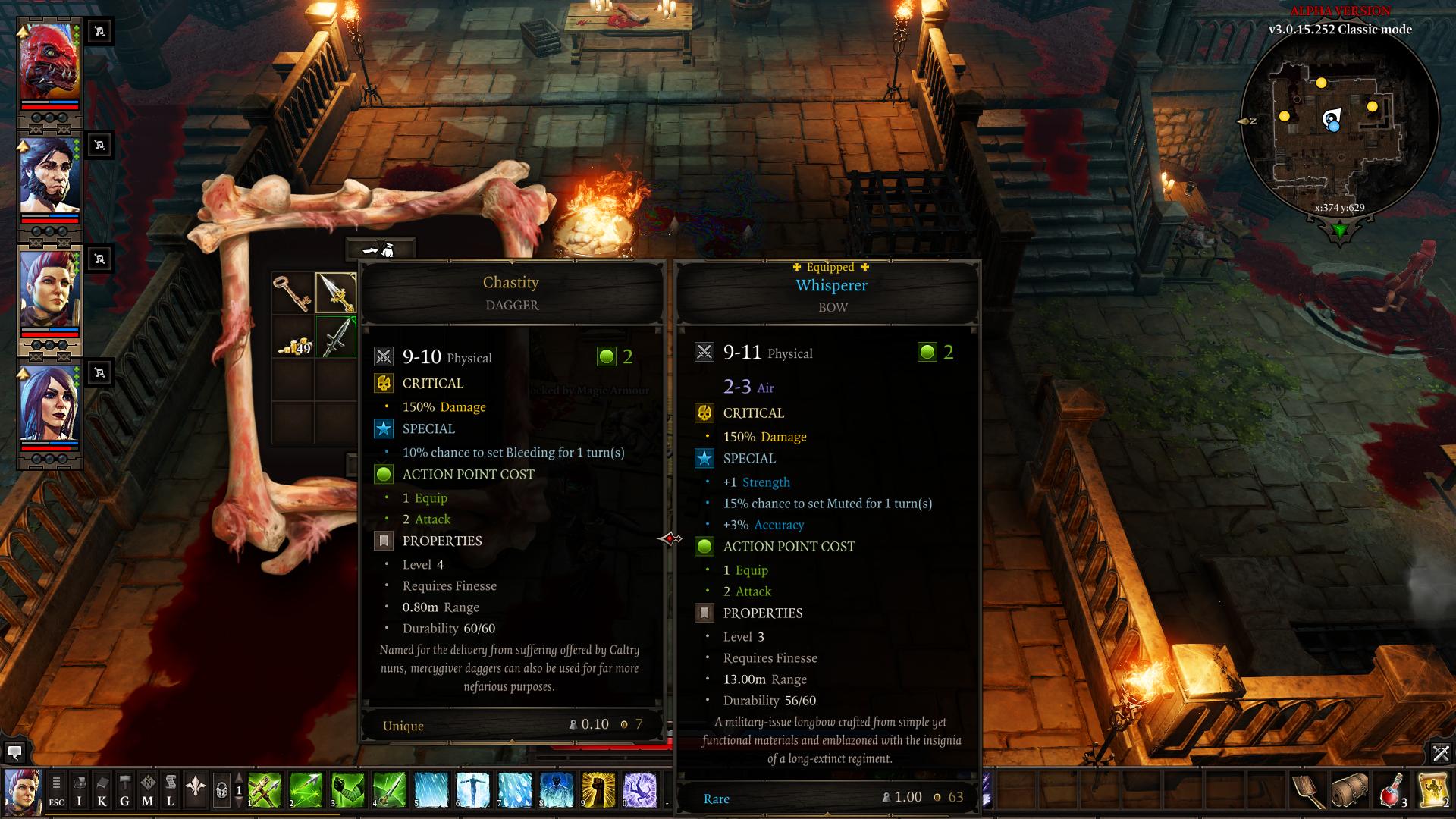Toggle the crossed swords combat button
1456x819 pixels.
click(x=1440, y=753)
